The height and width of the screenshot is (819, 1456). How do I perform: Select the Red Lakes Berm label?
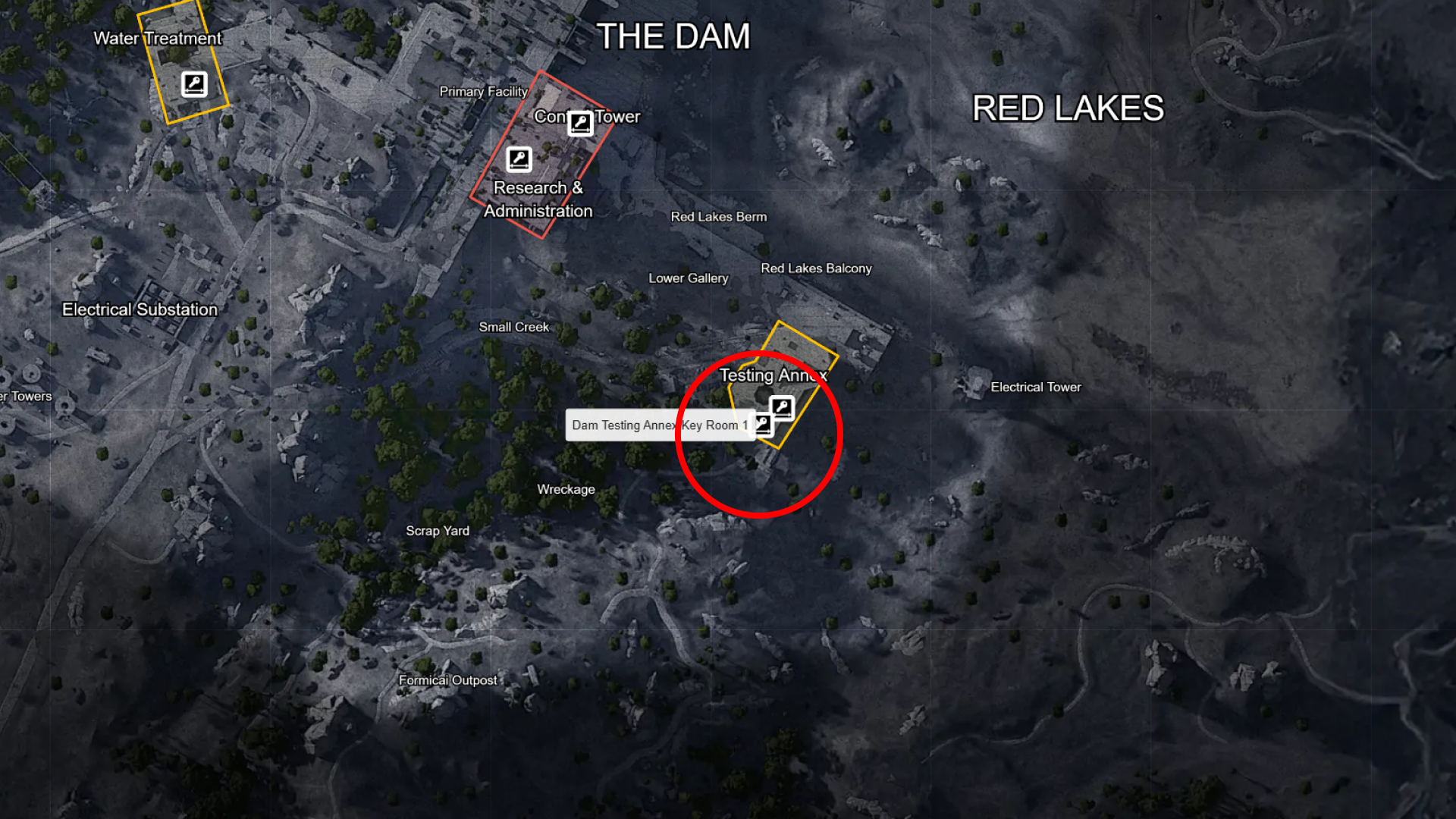(718, 217)
